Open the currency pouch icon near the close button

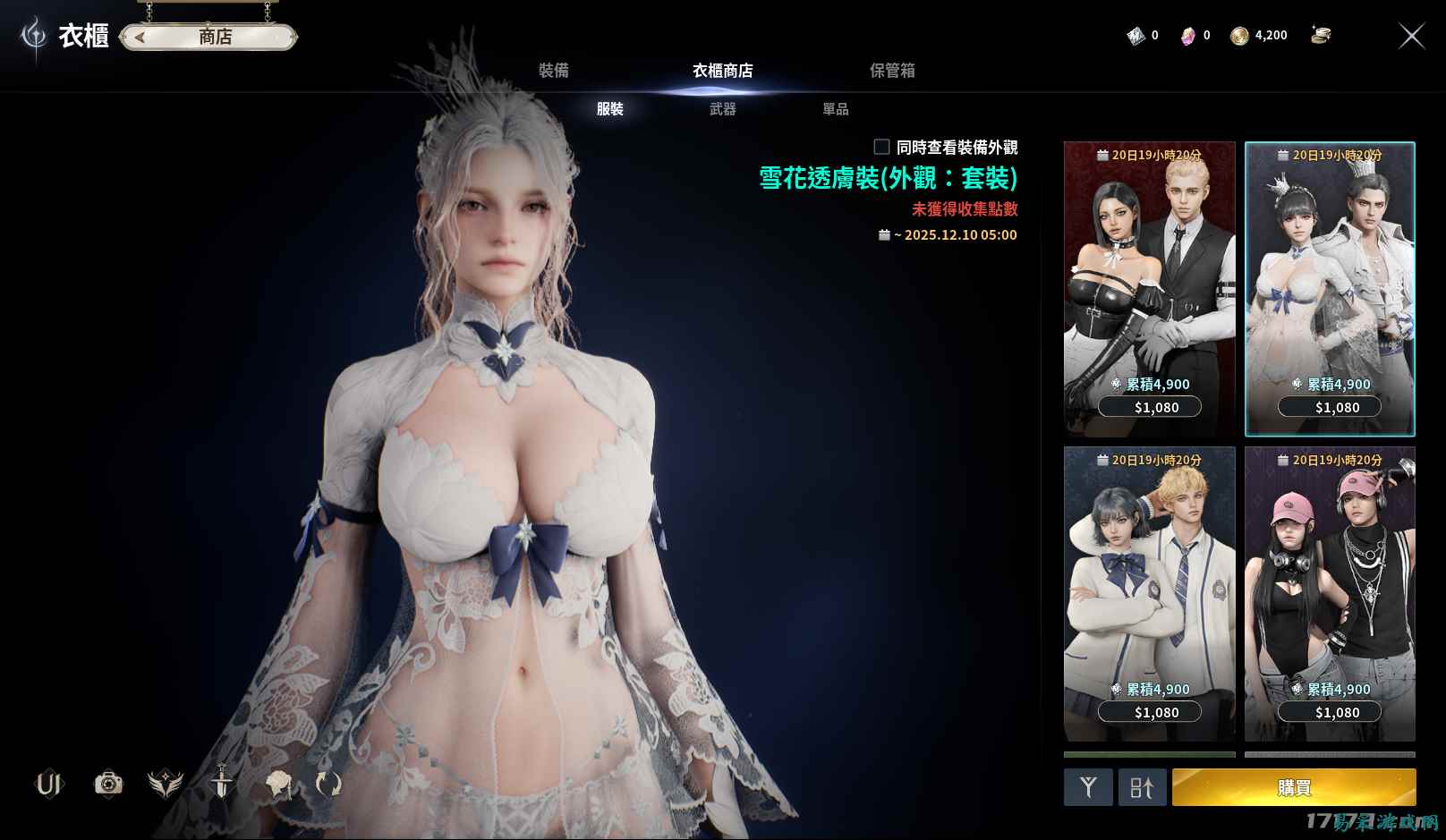tap(1322, 36)
